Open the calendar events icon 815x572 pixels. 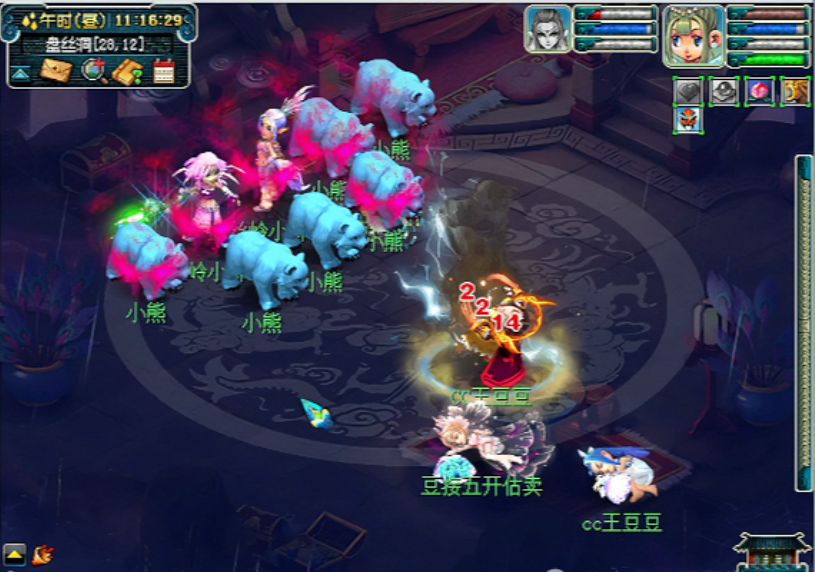click(x=164, y=71)
